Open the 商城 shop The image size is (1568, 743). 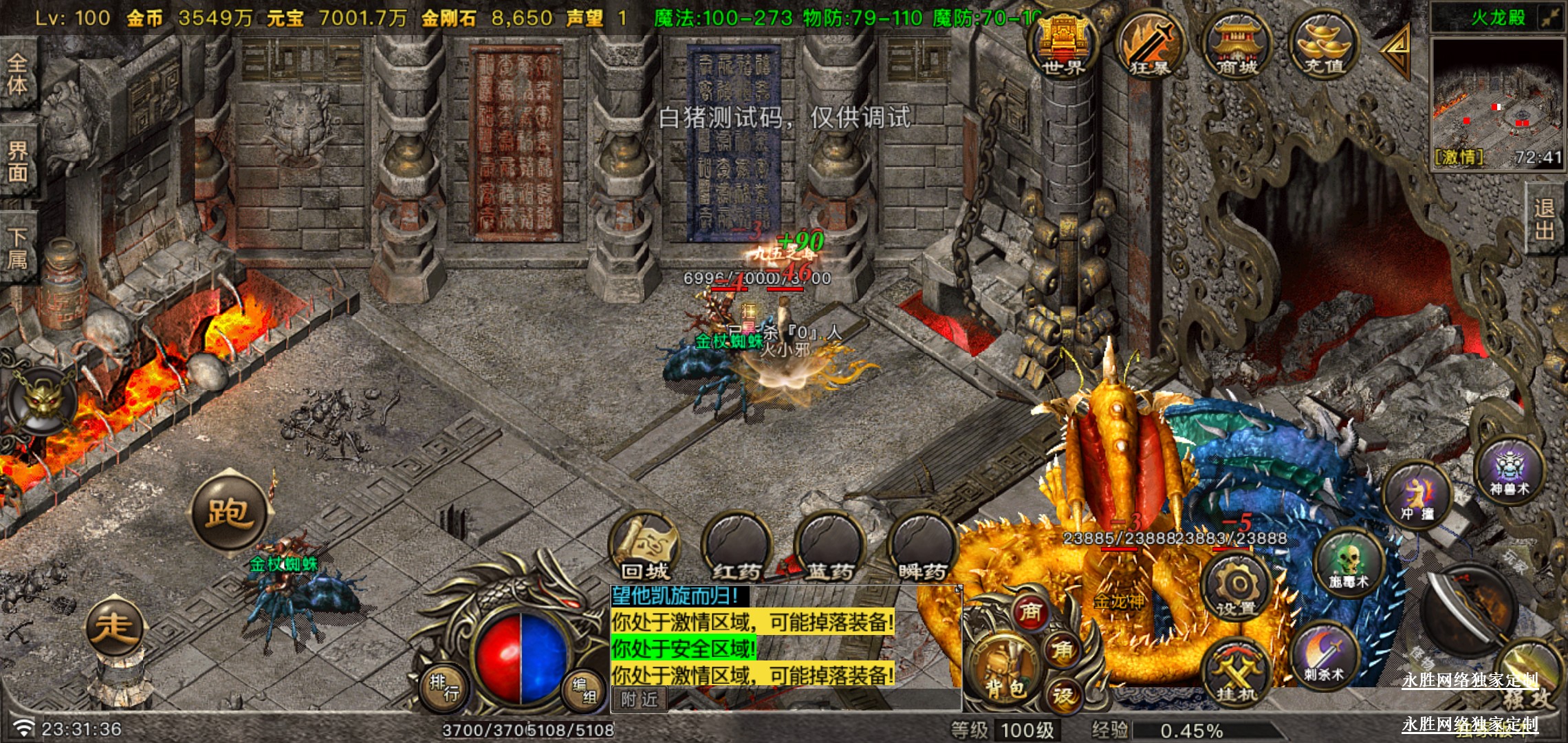1237,45
